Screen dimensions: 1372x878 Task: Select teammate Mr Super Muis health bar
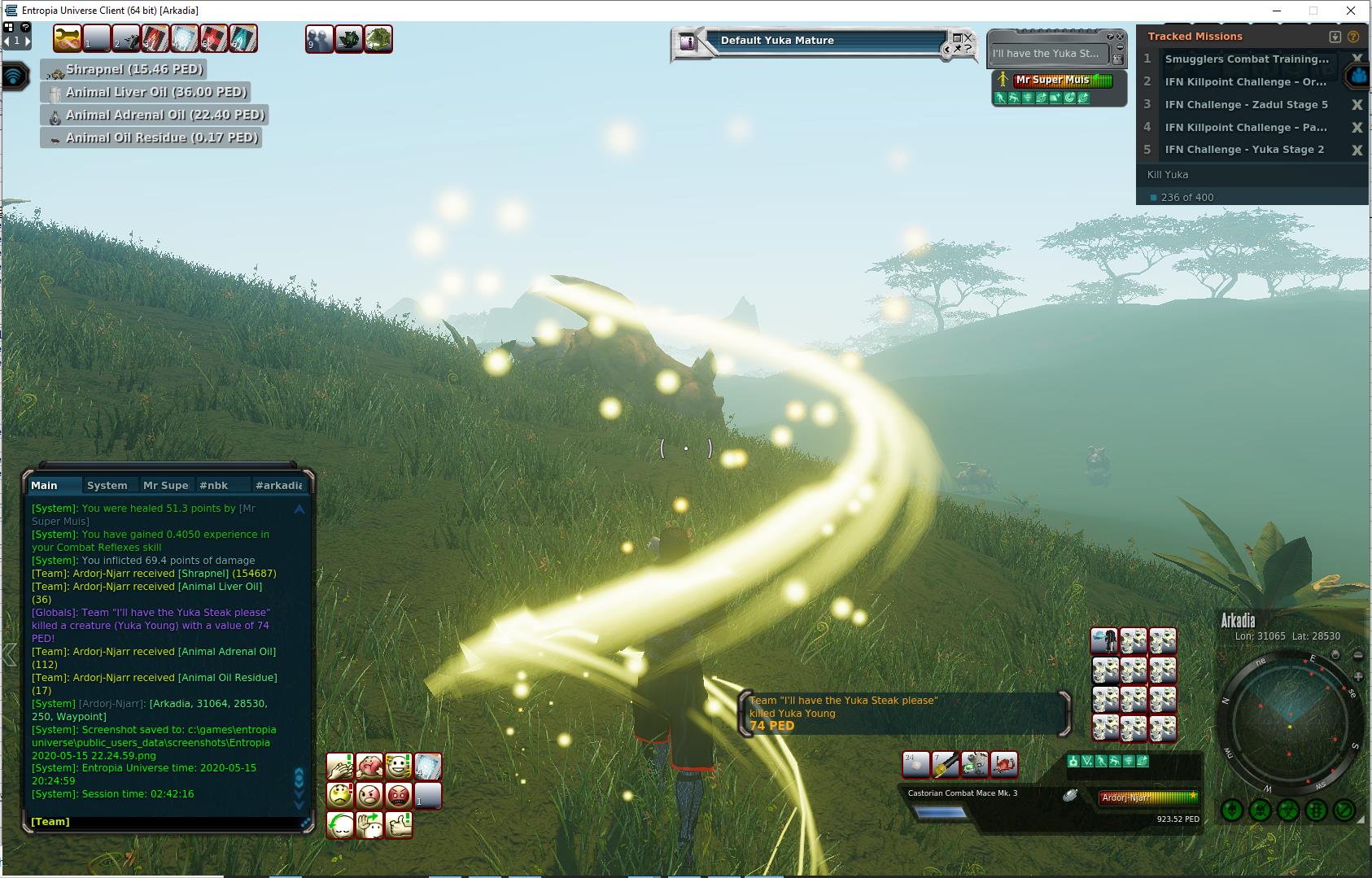1063,80
